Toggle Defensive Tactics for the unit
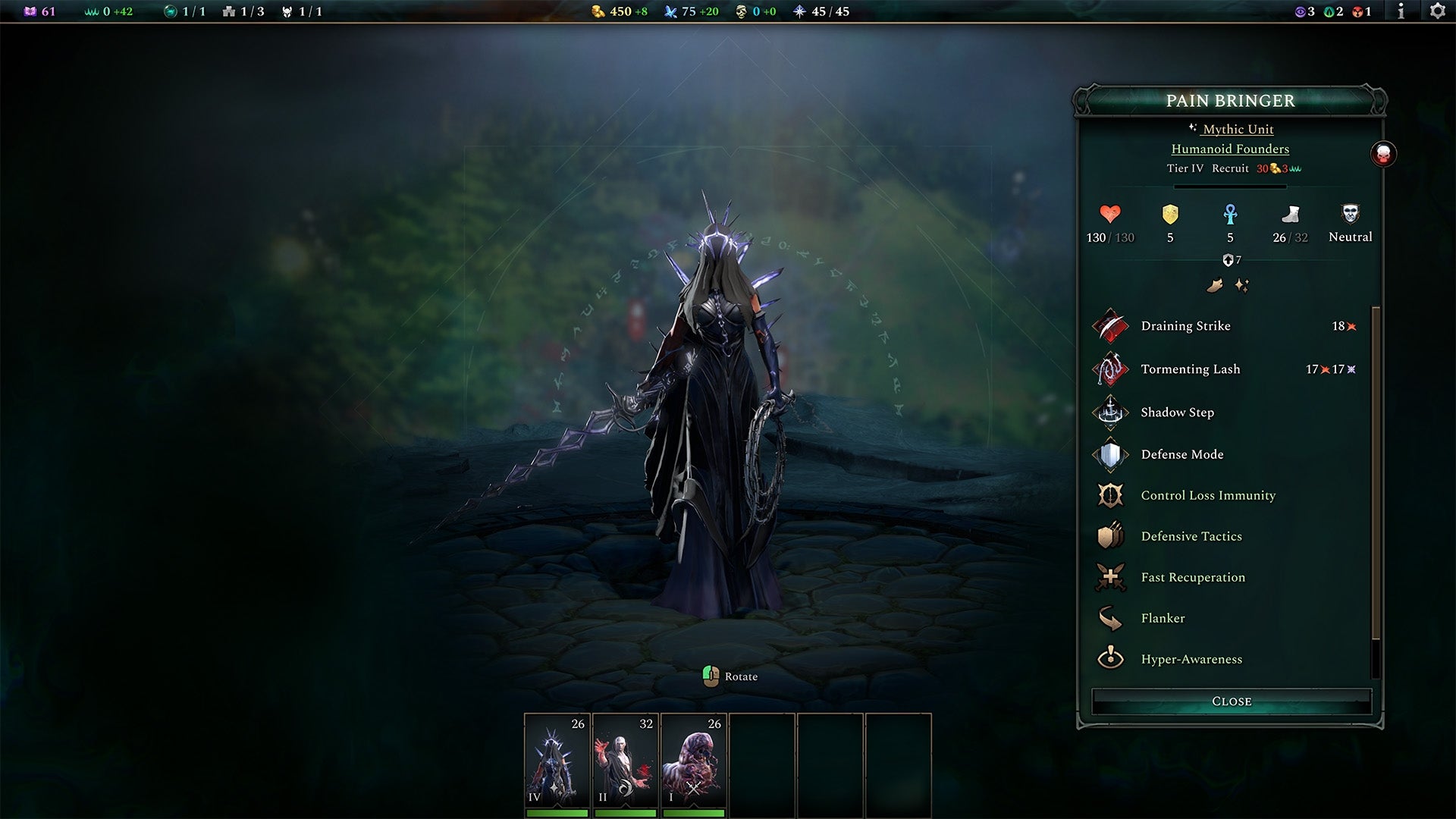The height and width of the screenshot is (819, 1456). coord(1110,536)
